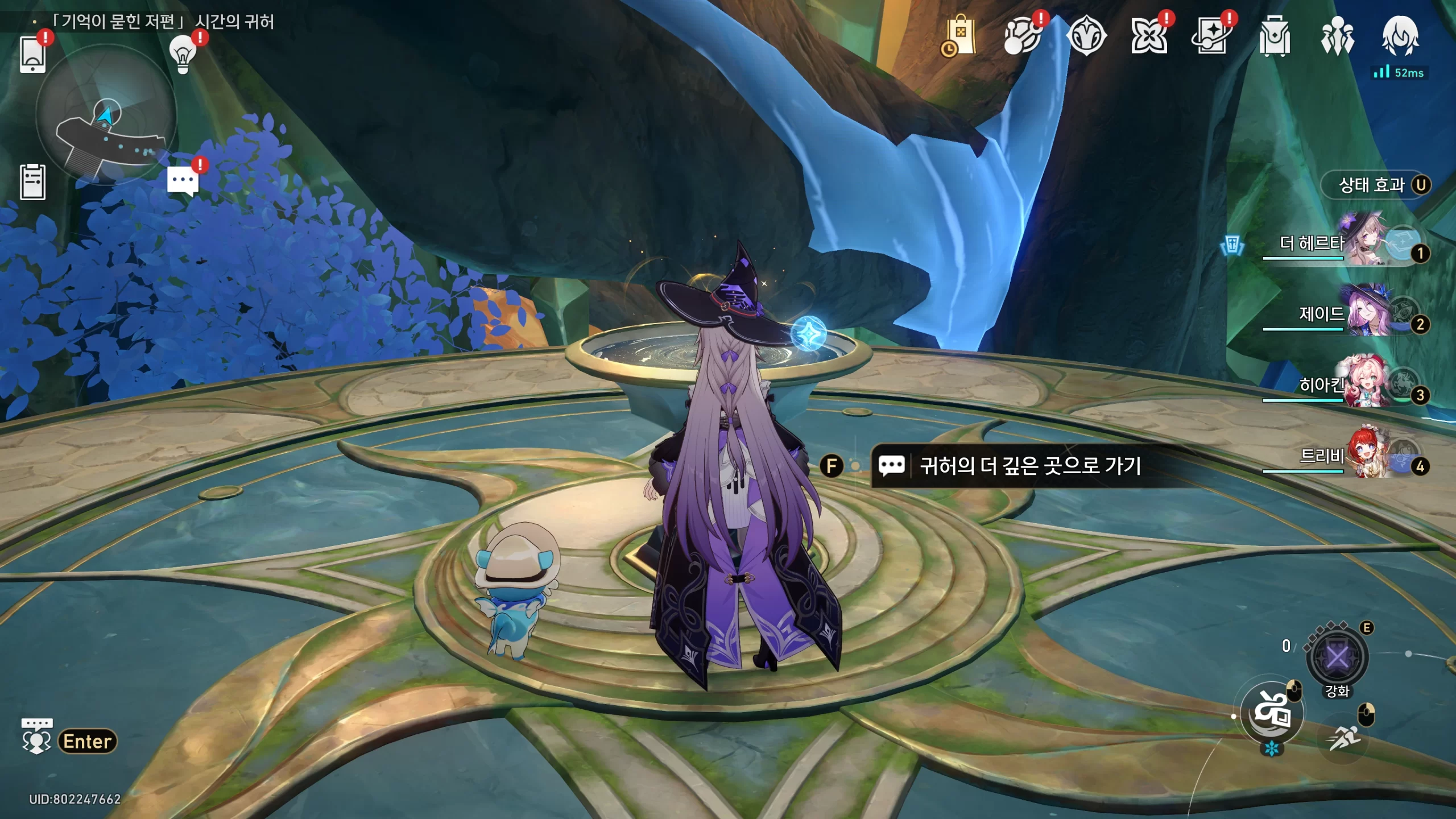This screenshot has height=819, width=1456.
Task: Click the circular minimap
Action: click(x=106, y=115)
